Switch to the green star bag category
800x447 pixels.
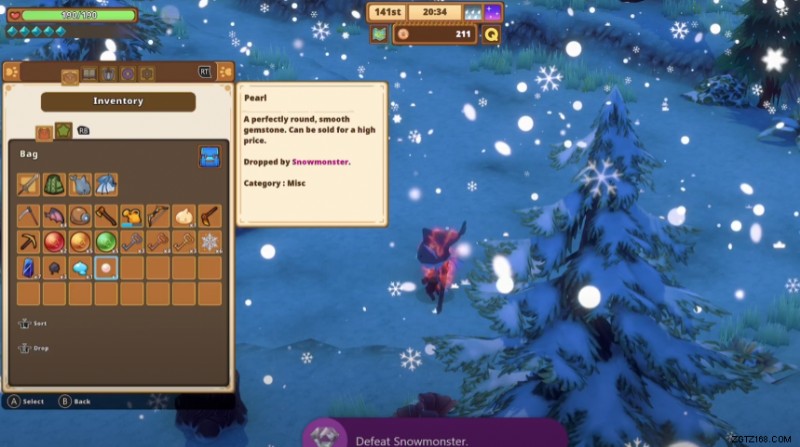tap(62, 131)
